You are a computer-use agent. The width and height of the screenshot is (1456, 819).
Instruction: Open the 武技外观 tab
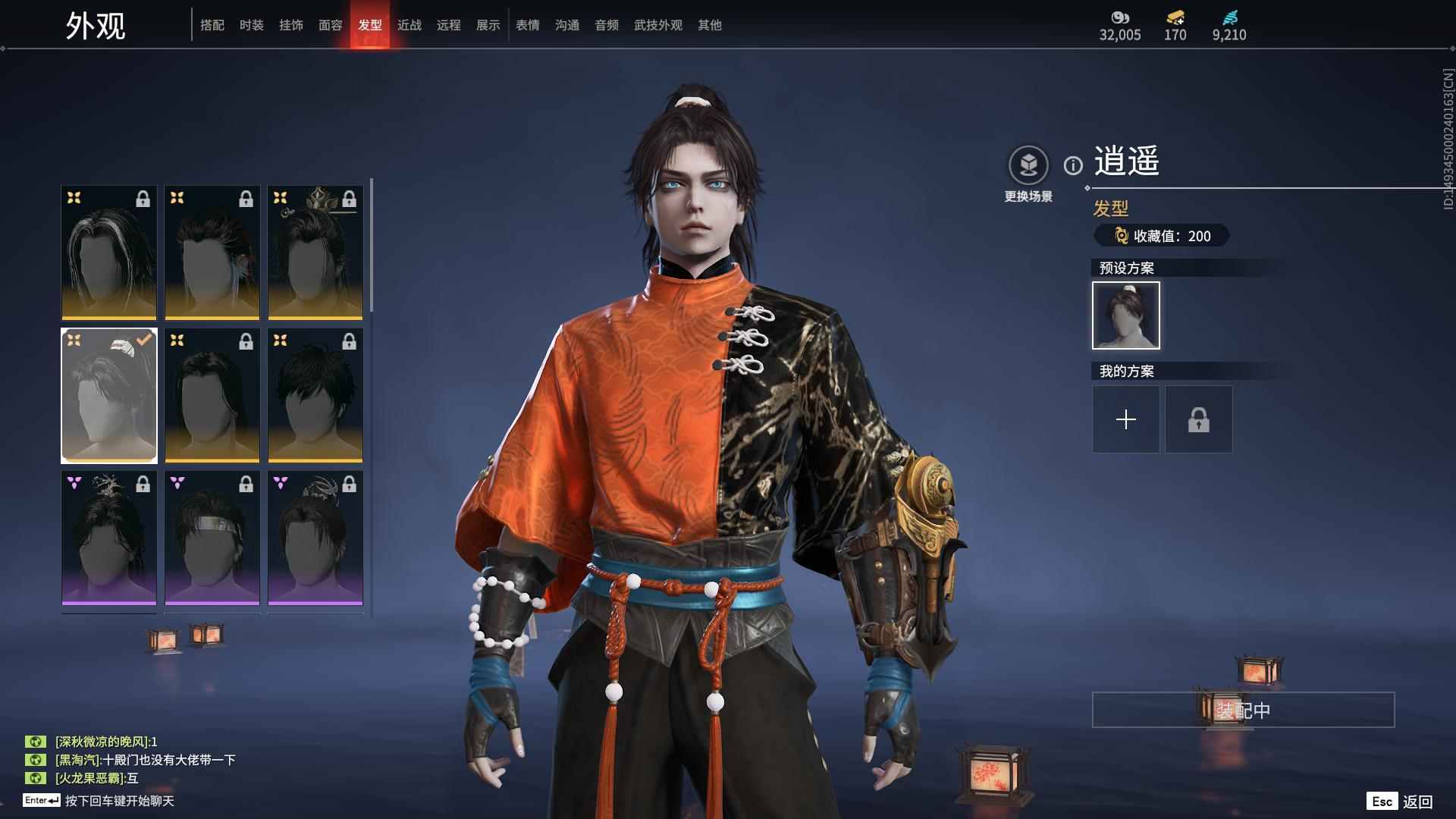pos(658,25)
